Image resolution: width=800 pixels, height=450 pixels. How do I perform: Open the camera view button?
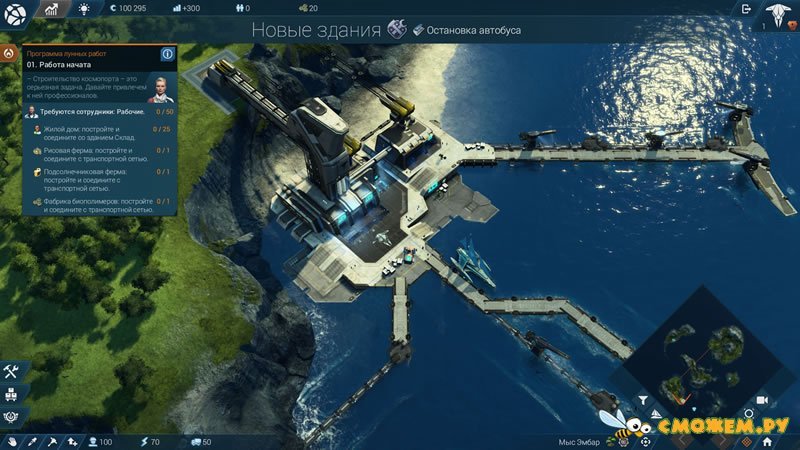pos(761,400)
